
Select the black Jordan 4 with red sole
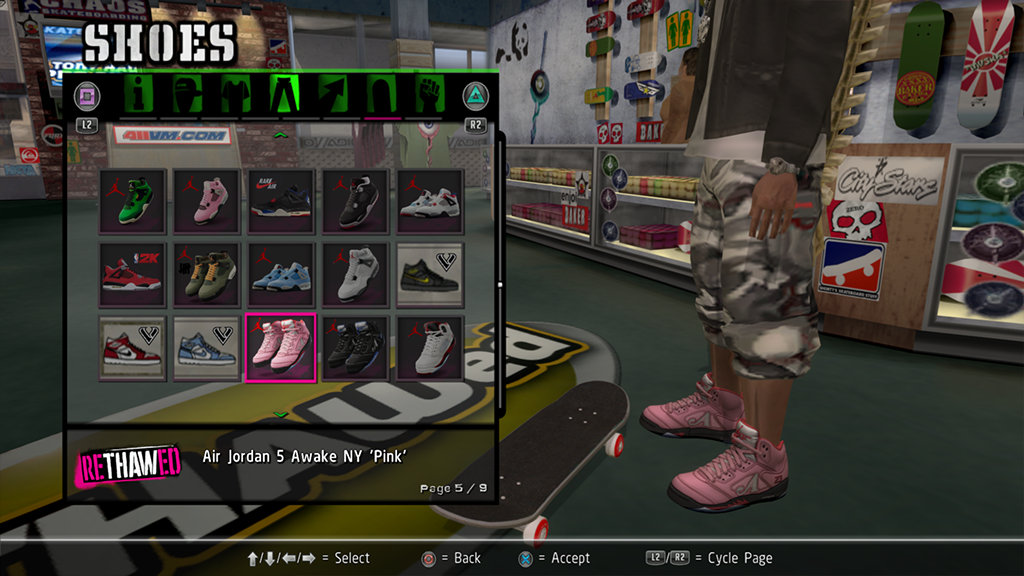[355, 201]
